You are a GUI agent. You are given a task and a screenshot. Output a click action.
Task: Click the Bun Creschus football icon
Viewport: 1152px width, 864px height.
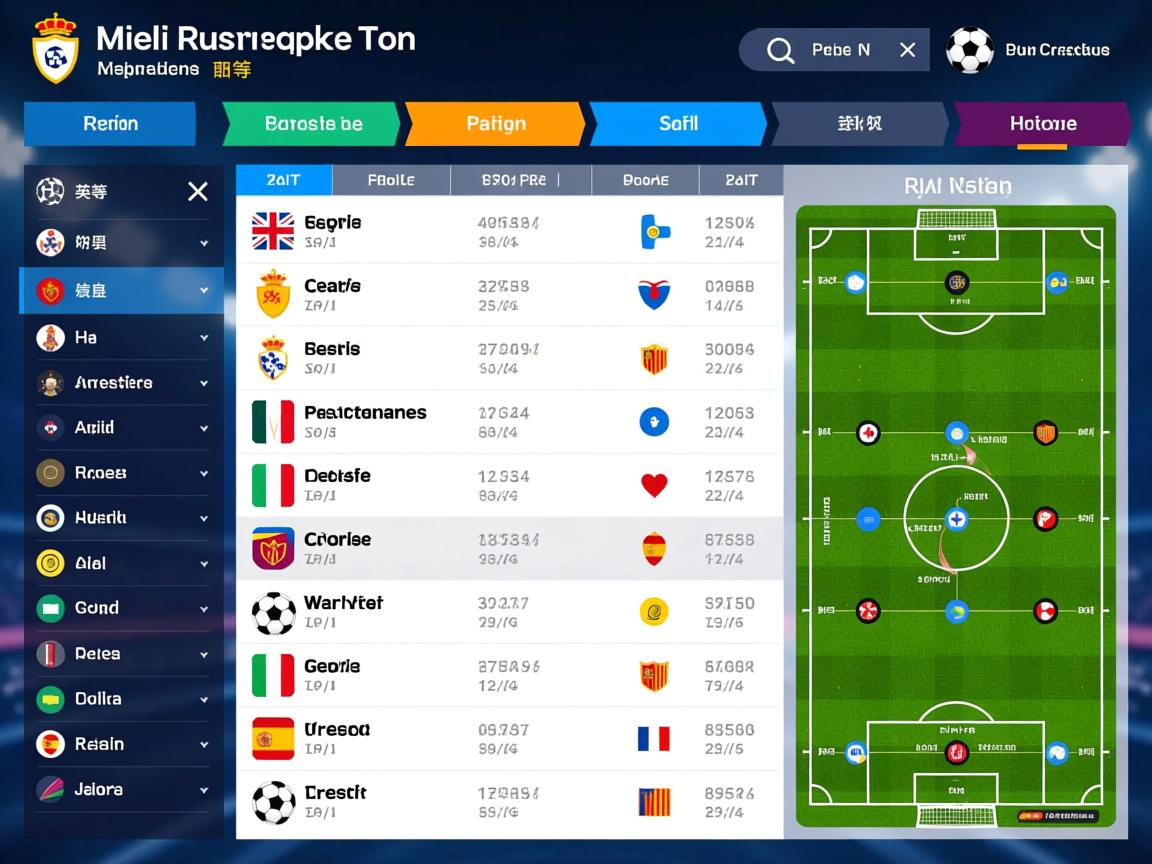969,50
